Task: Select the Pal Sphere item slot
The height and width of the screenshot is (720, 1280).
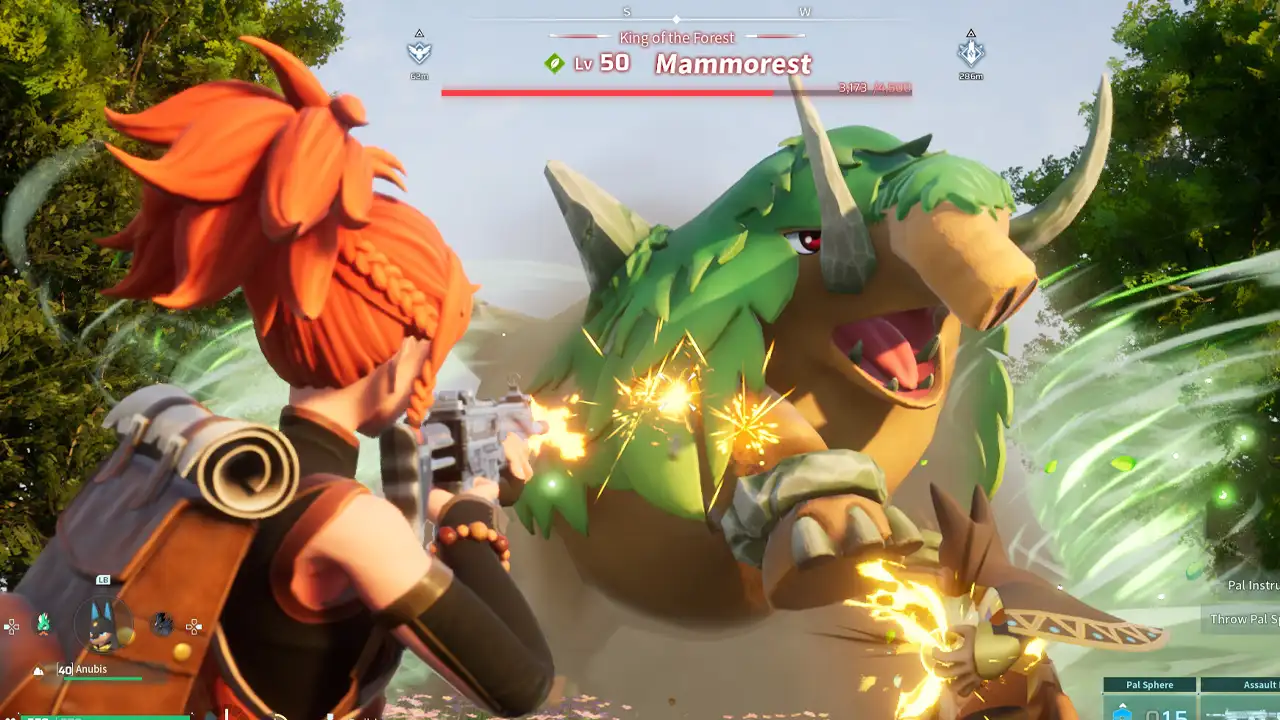Action: click(1149, 700)
